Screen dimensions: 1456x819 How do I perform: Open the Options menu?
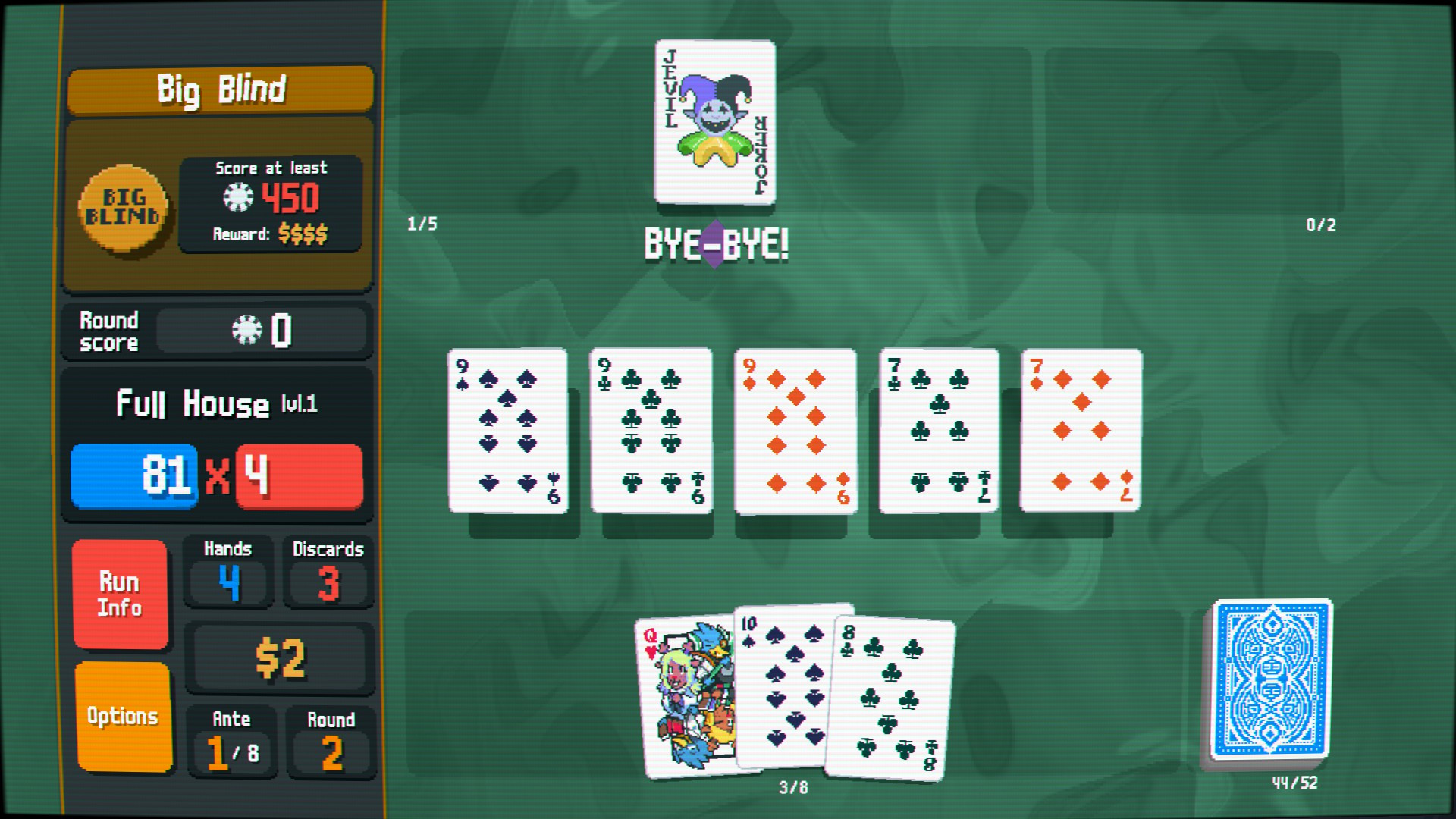tap(121, 714)
